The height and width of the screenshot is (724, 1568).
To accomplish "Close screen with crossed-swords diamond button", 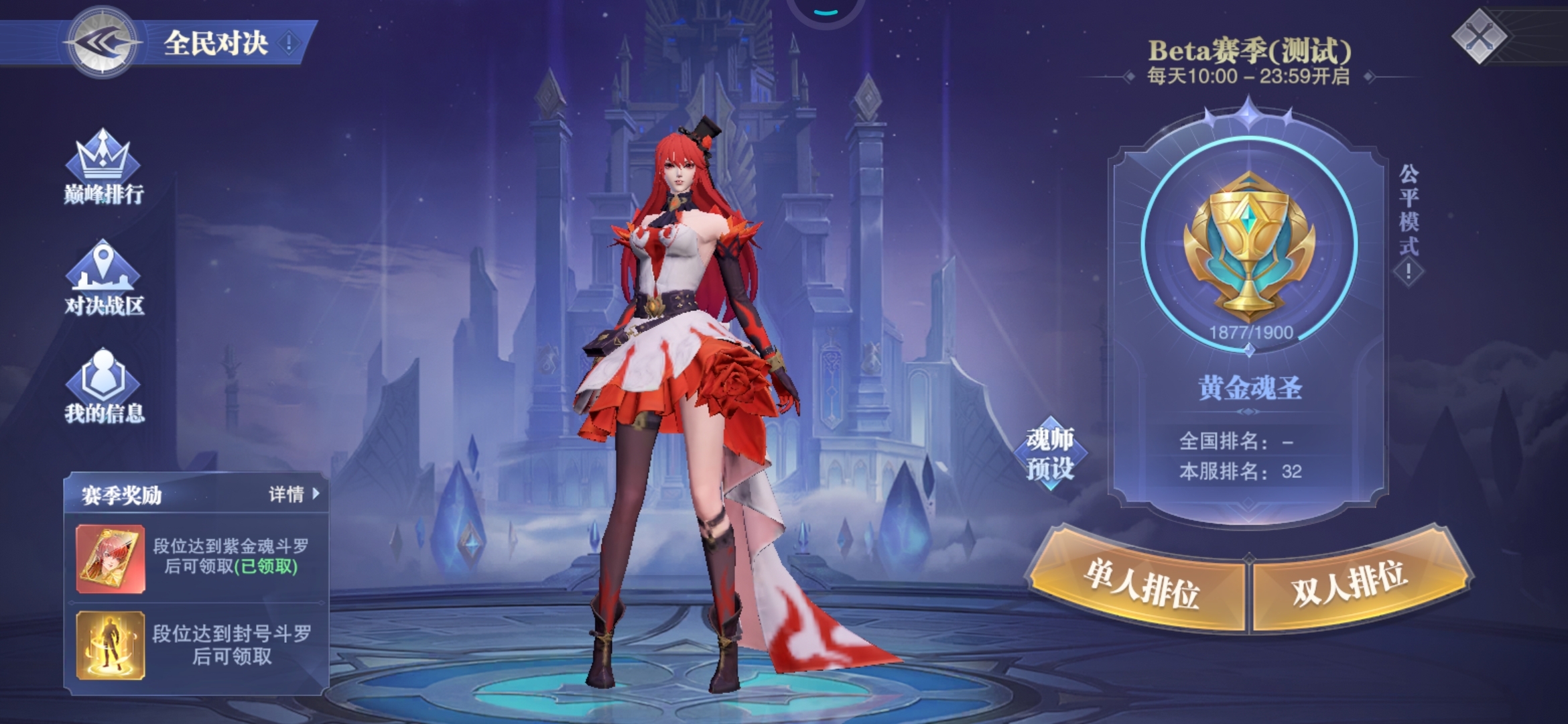I will point(1479,36).
